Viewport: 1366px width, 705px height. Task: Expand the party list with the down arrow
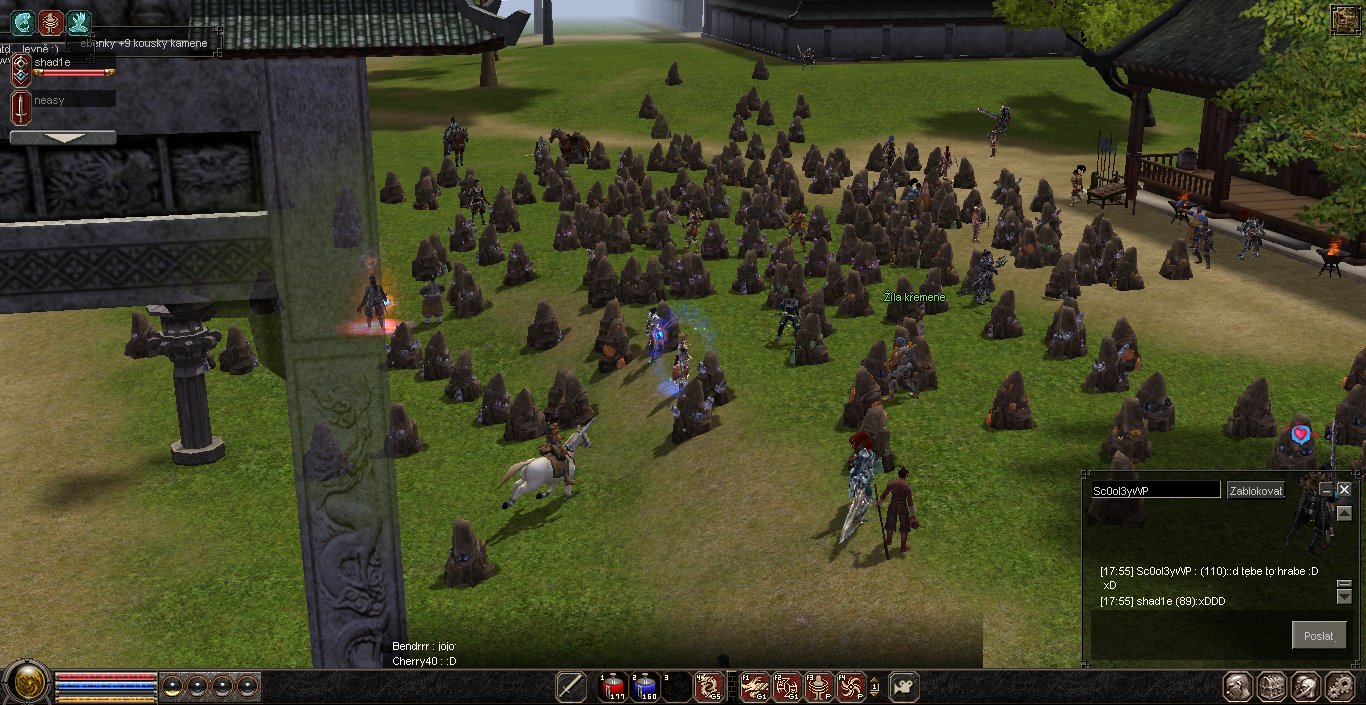pos(62,137)
